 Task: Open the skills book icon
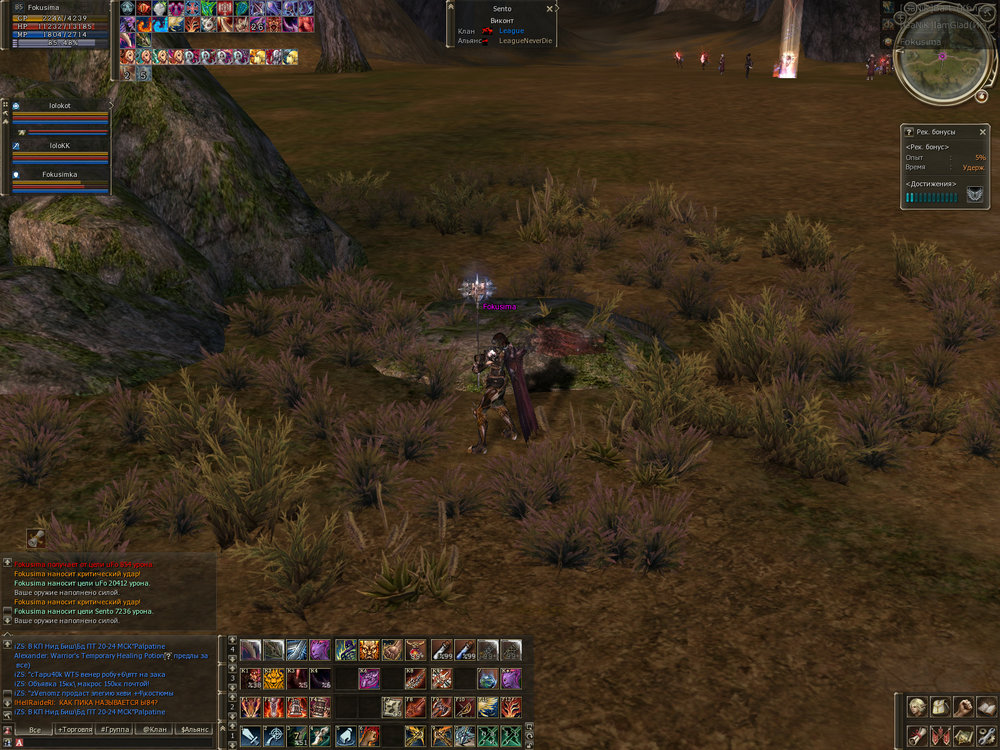click(984, 706)
